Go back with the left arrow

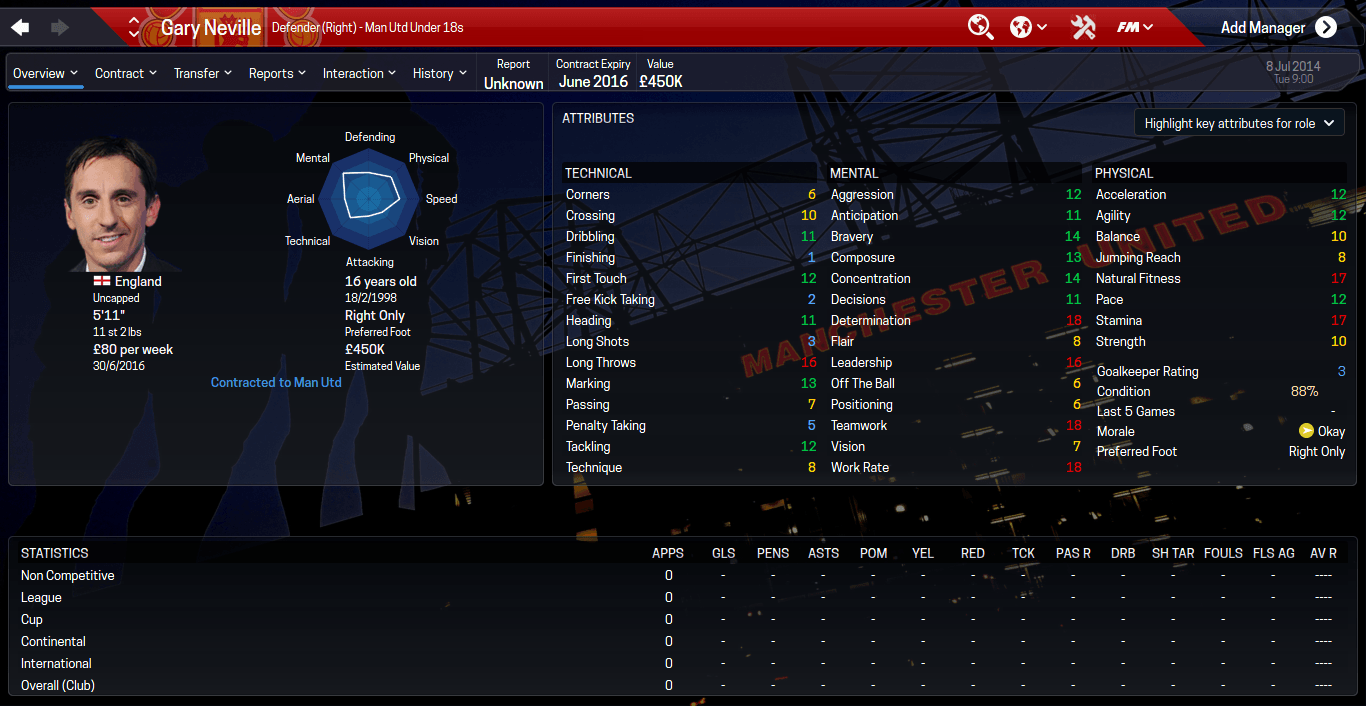pyautogui.click(x=20, y=27)
